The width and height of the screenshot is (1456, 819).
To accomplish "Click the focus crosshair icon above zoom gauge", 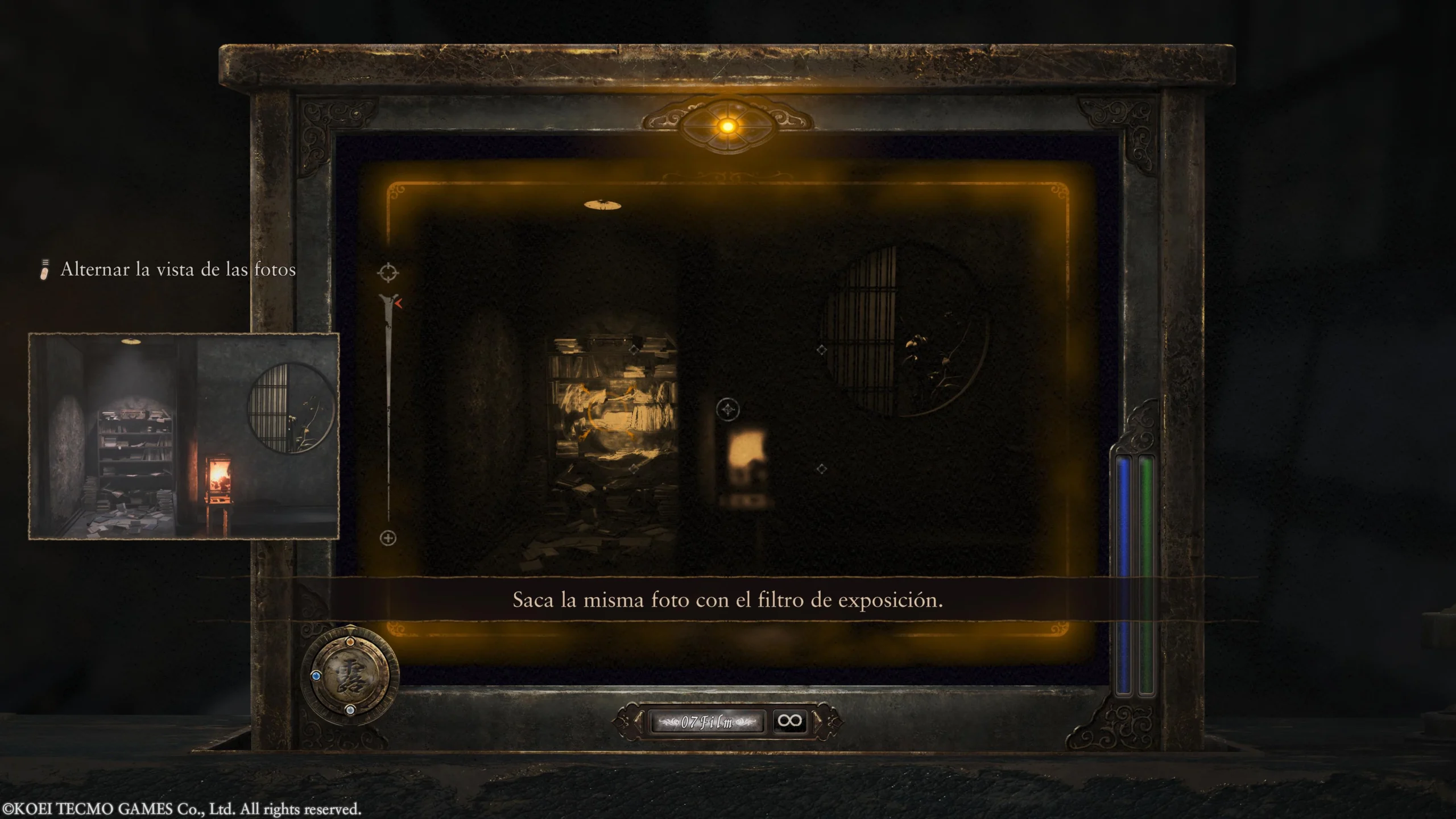I will (388, 272).
